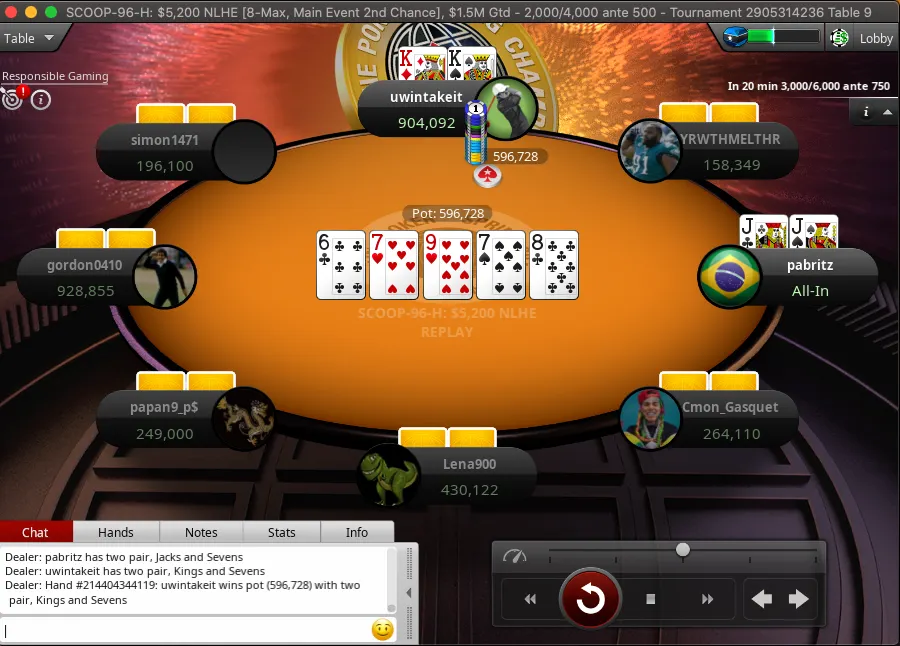Open the Table dropdown menu
The width and height of the screenshot is (900, 646).
tap(28, 39)
